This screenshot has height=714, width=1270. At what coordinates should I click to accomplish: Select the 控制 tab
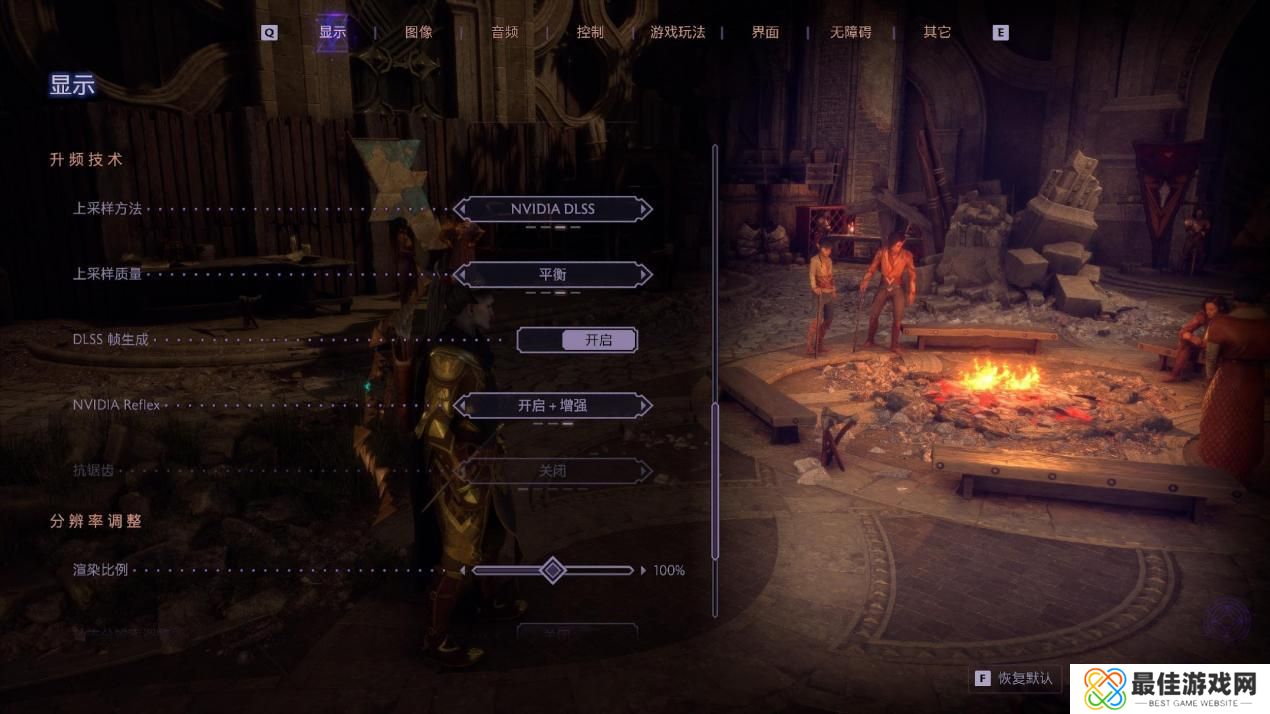(590, 32)
